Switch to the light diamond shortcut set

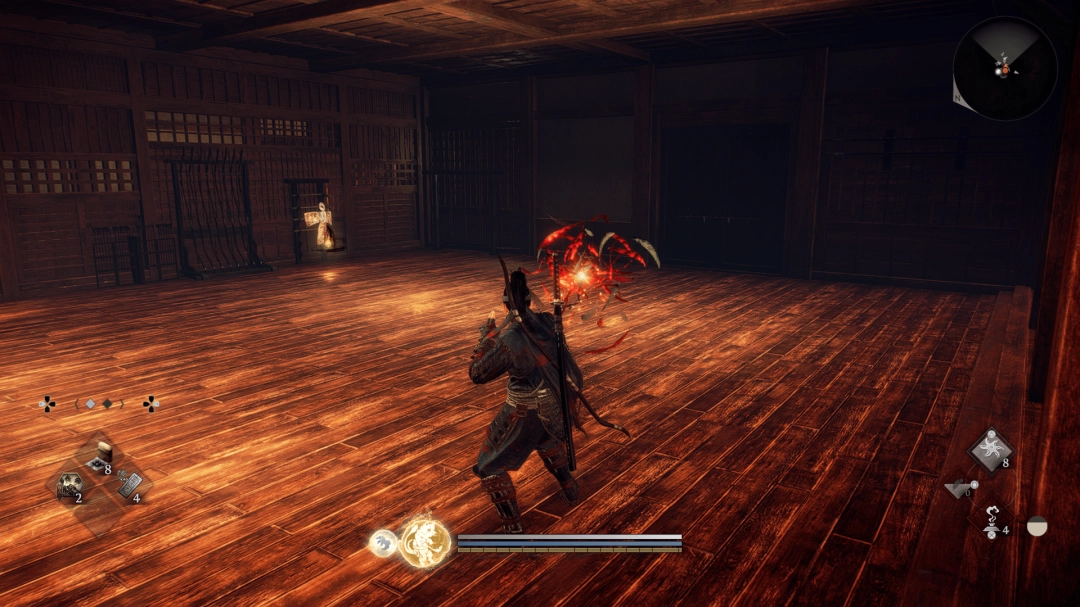pyautogui.click(x=90, y=404)
